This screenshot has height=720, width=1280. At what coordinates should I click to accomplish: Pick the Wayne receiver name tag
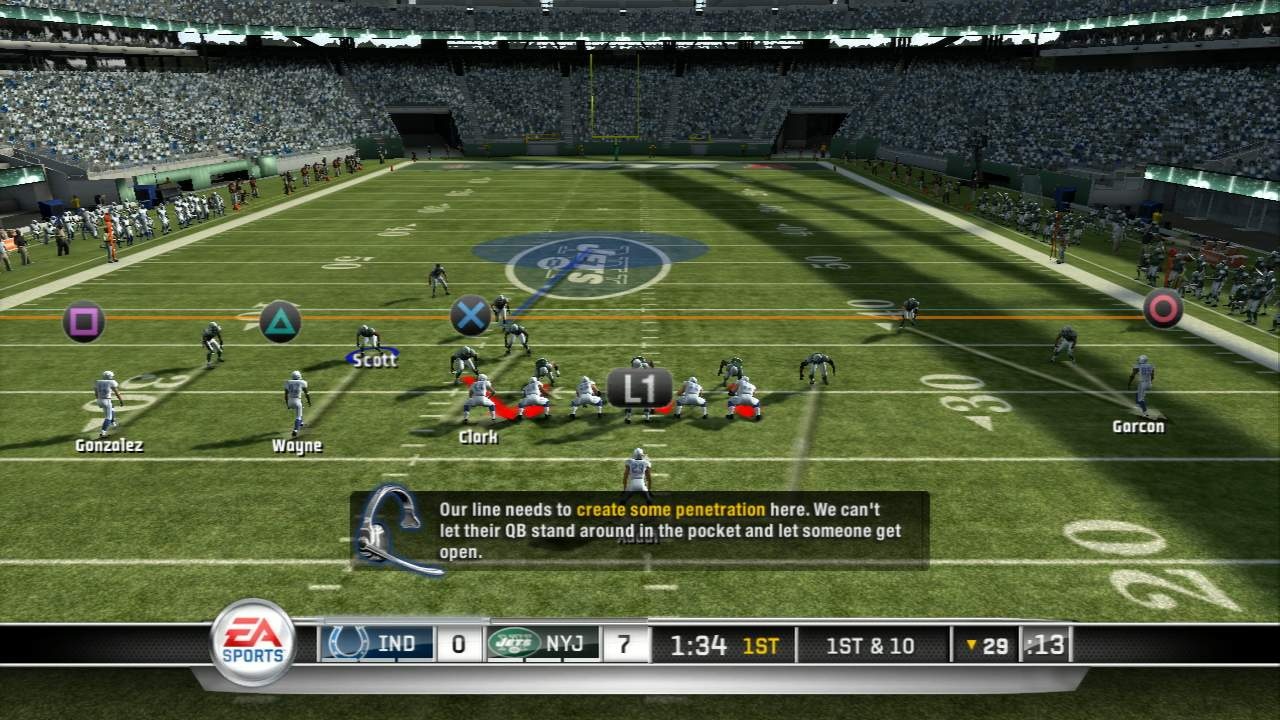[x=297, y=446]
